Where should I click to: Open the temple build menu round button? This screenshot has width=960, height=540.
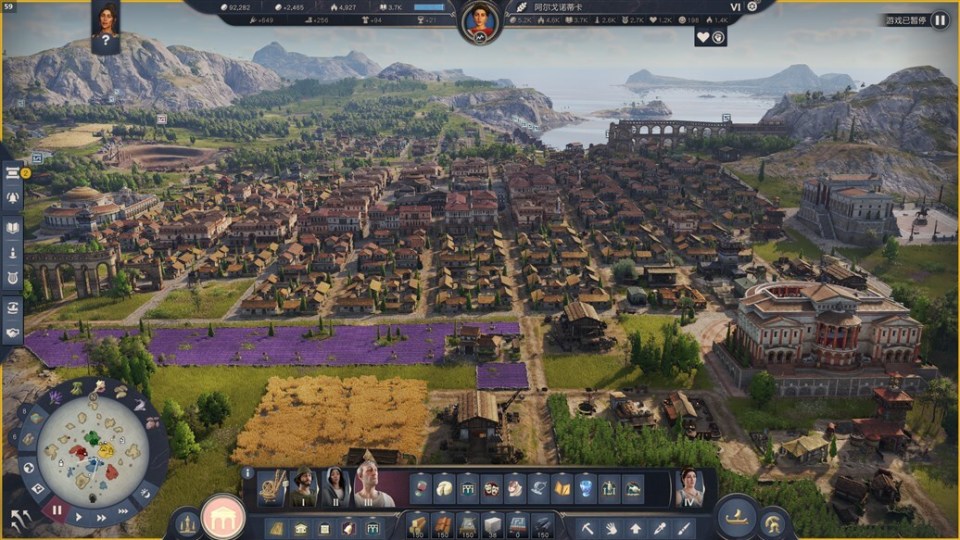pyautogui.click(x=223, y=516)
